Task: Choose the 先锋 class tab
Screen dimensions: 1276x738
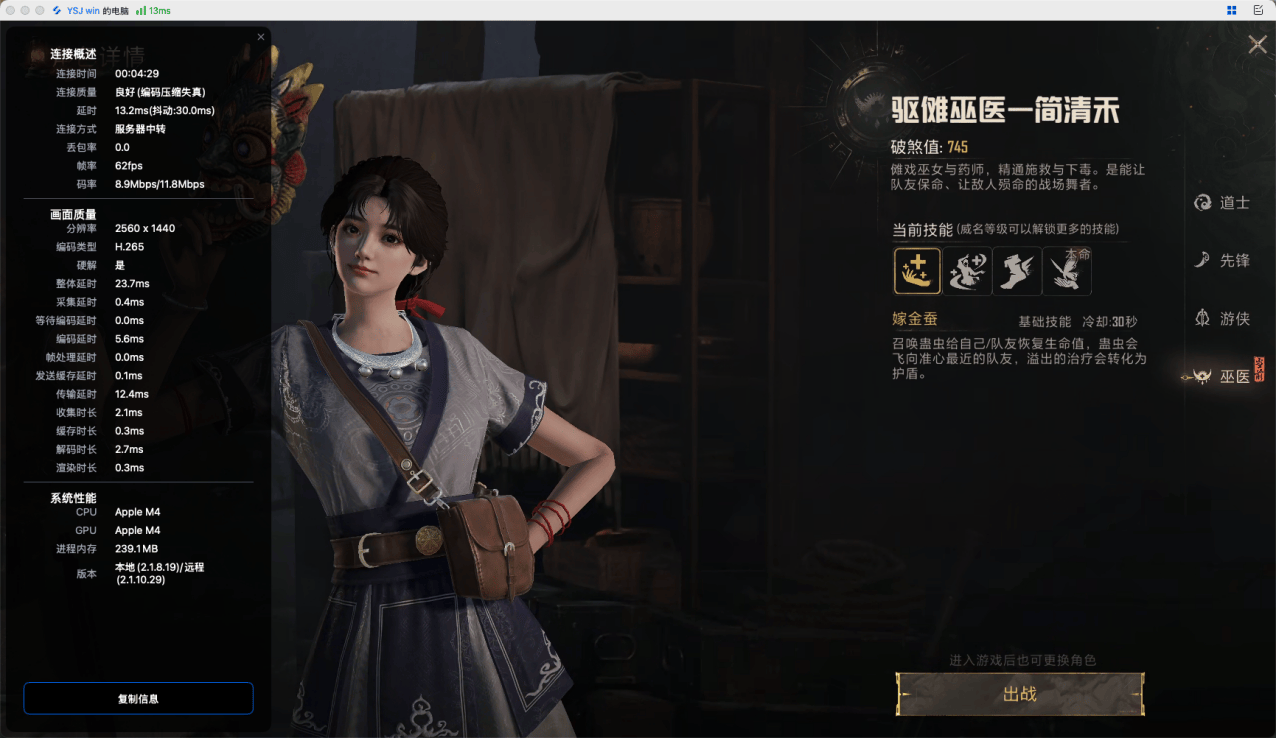Action: 1222,260
